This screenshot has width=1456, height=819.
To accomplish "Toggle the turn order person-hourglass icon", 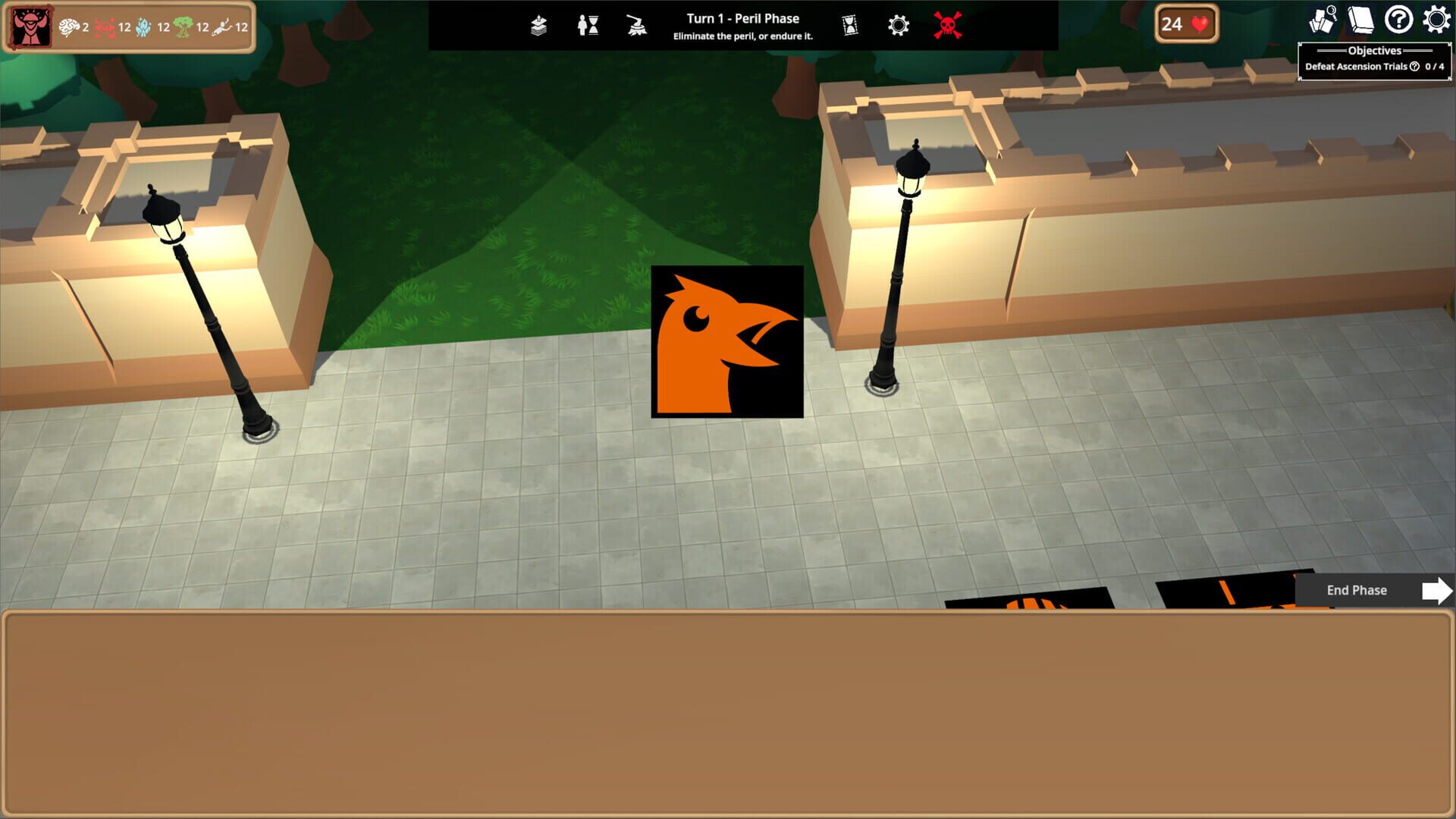I will (588, 25).
